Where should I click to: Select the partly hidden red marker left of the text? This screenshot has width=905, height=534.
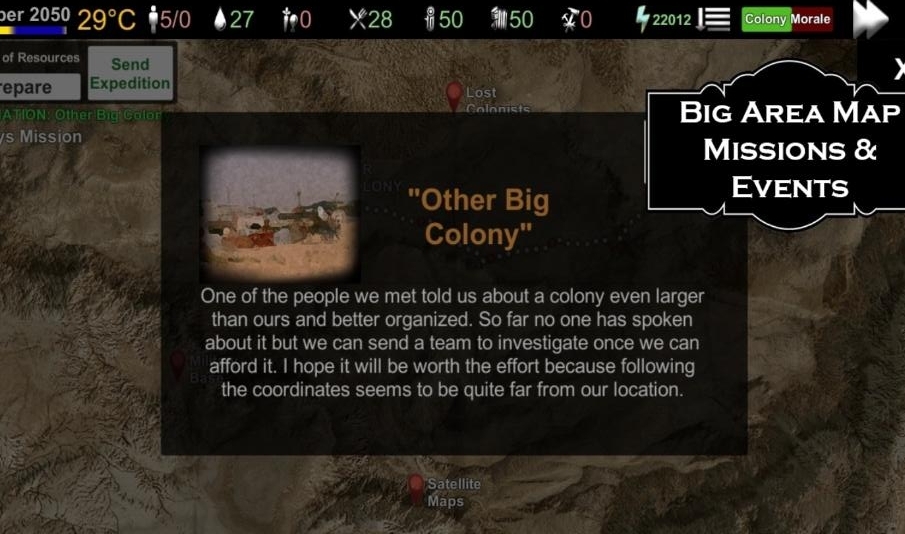178,364
